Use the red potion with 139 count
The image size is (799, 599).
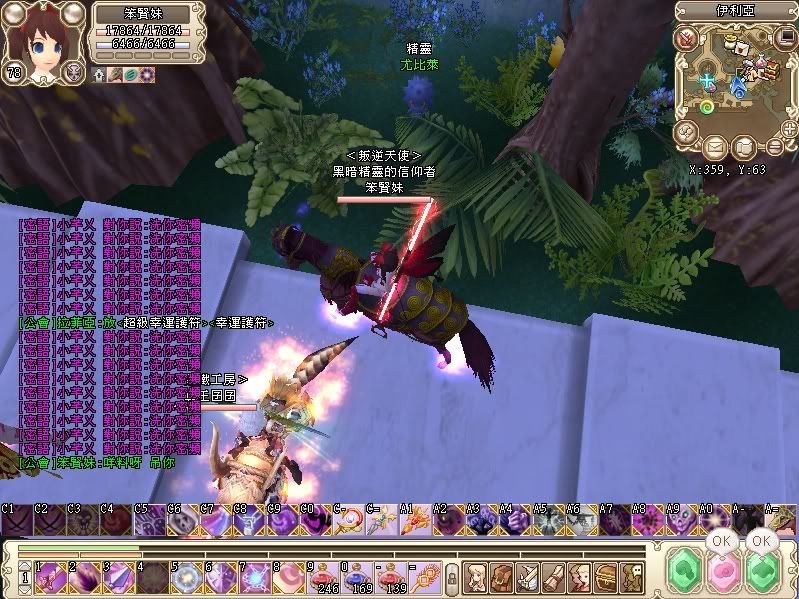click(x=391, y=575)
